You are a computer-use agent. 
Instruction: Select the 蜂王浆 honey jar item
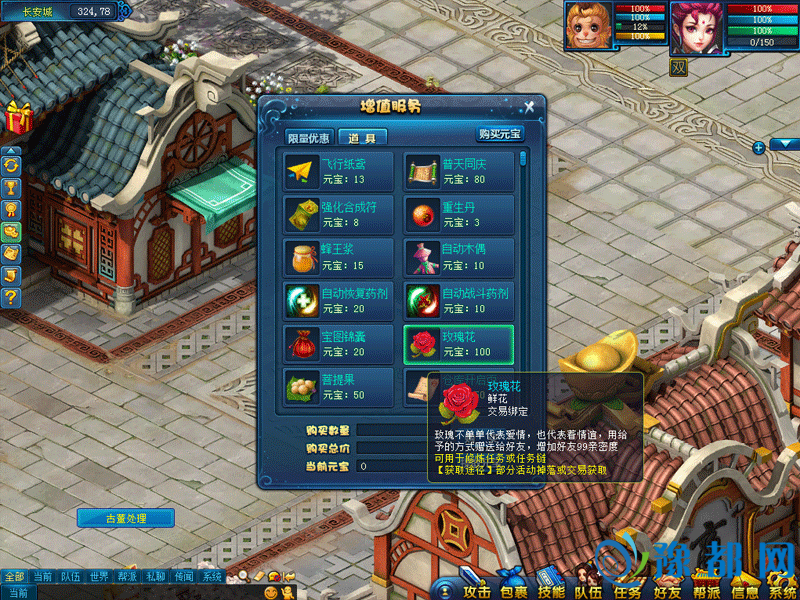click(339, 258)
